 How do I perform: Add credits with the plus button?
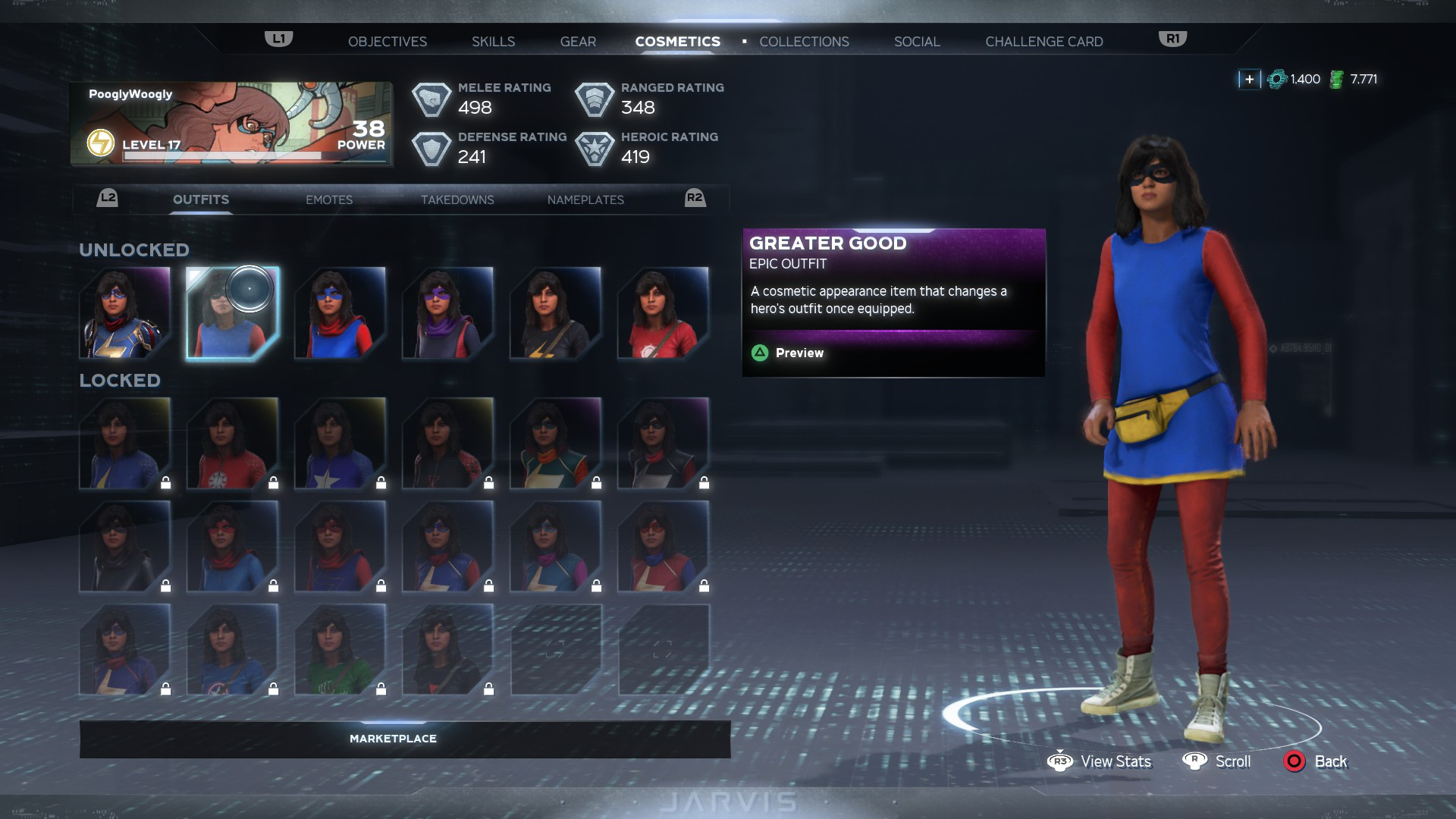(x=1249, y=79)
